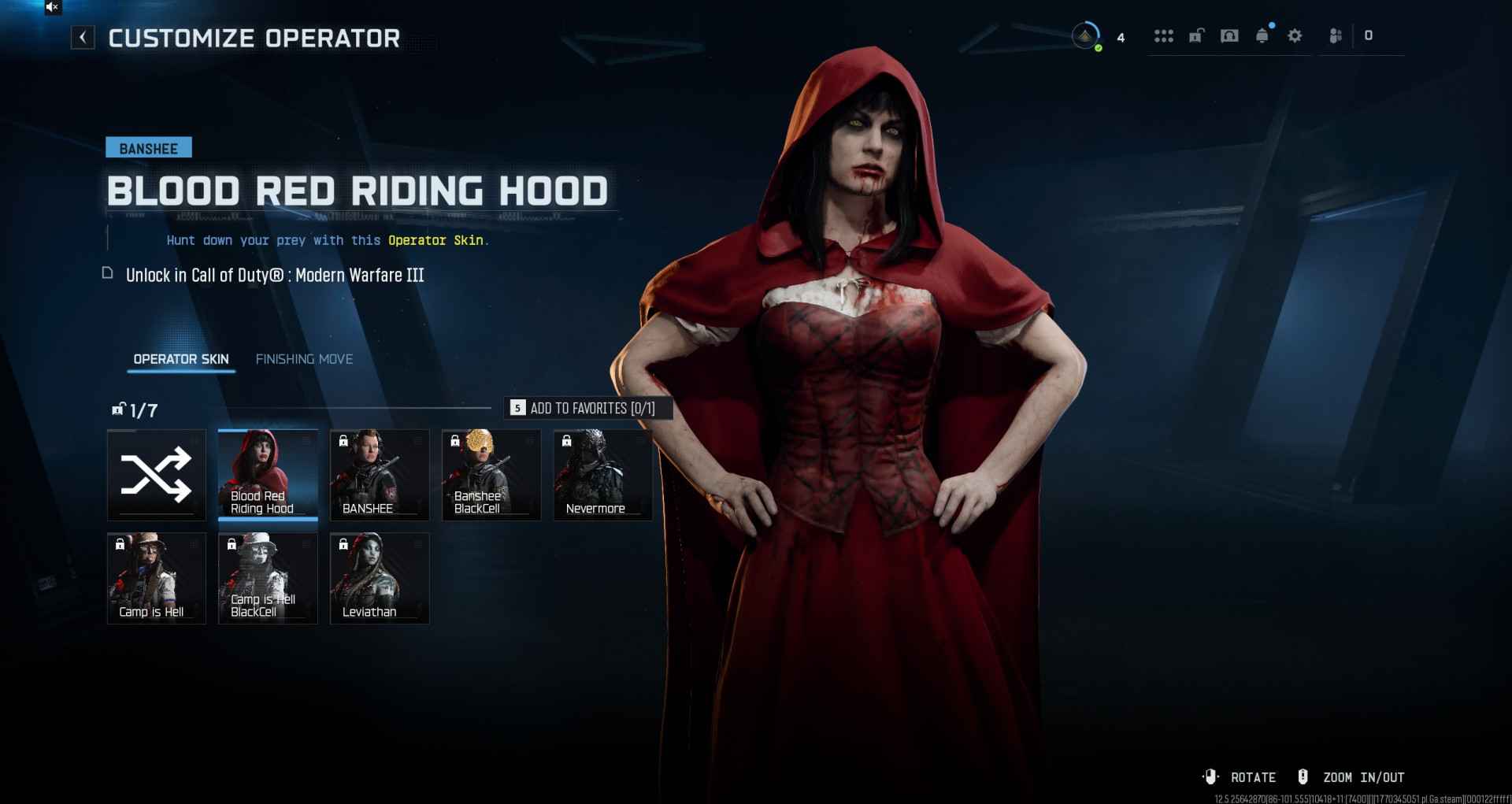Viewport: 1512px width, 804px height.
Task: Open the headset portrait icon in top bar
Action: 1229,35
